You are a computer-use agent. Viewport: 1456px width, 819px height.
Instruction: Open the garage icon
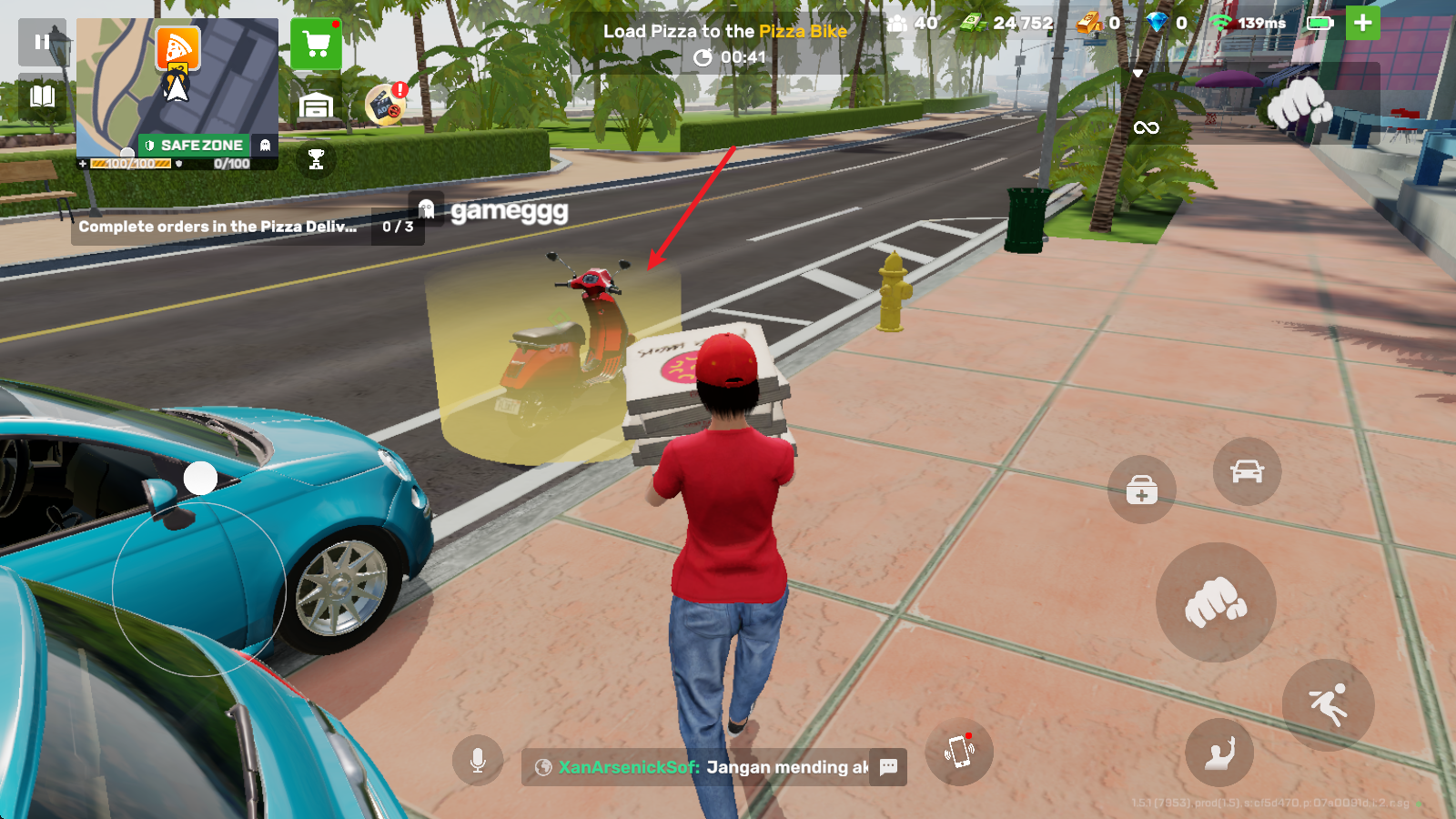point(316,106)
